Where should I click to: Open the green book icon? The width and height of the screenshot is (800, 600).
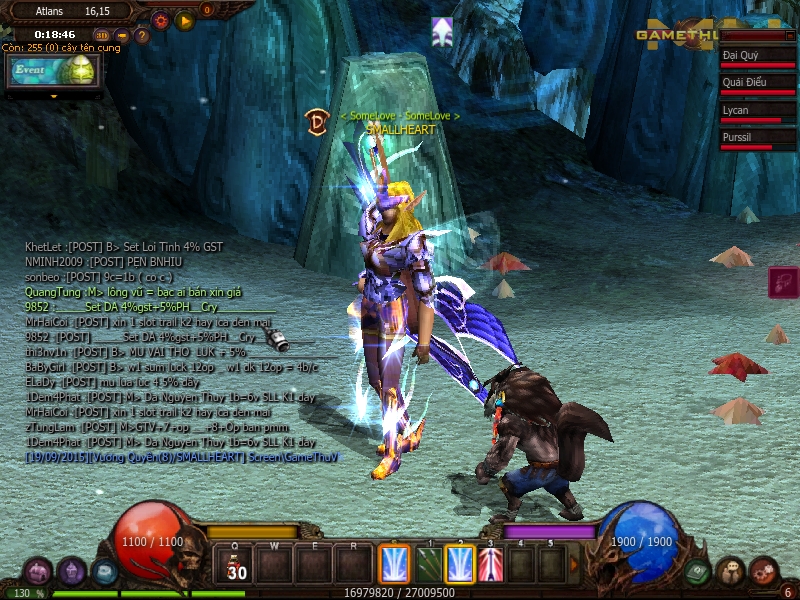(698, 571)
